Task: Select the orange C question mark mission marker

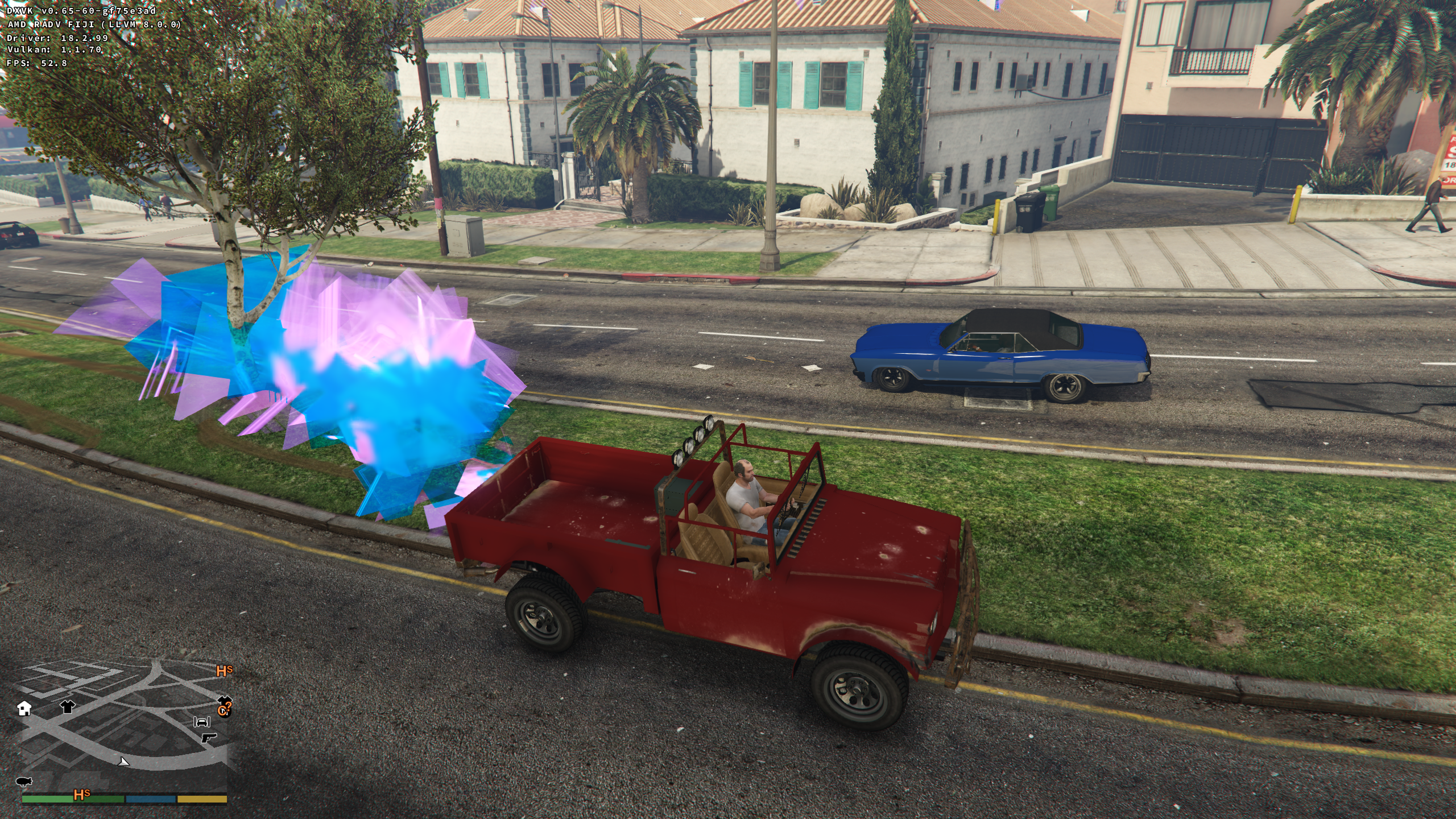Action: [224, 710]
